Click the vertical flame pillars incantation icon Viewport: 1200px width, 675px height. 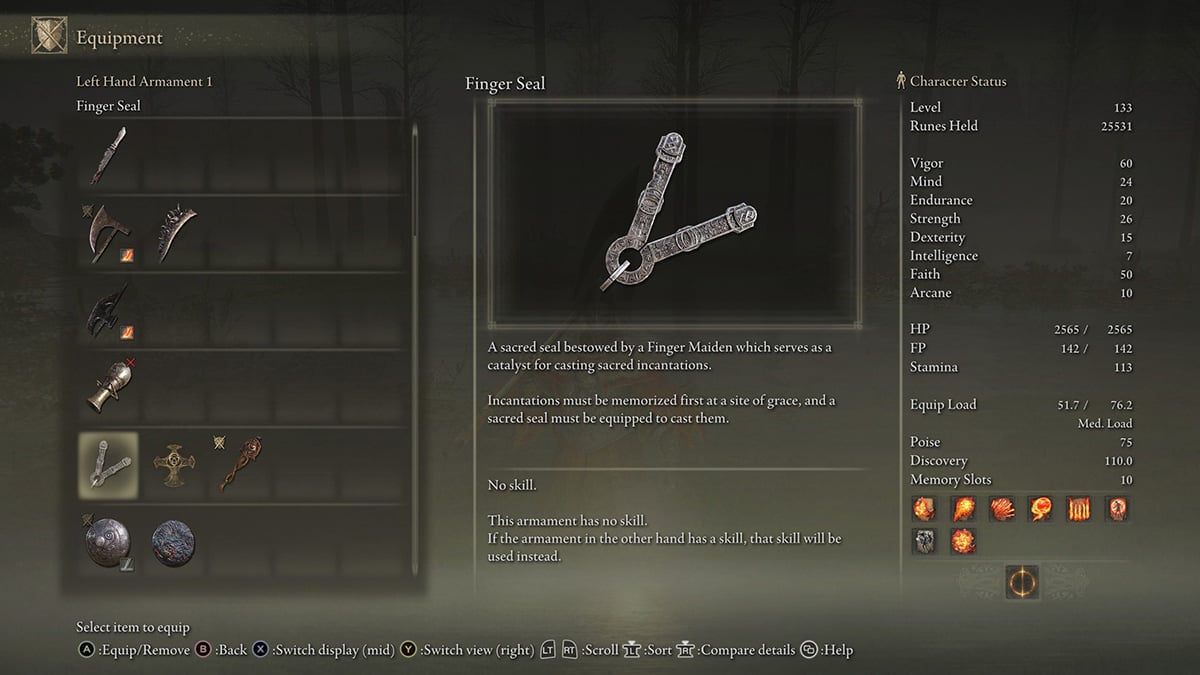pos(1078,509)
